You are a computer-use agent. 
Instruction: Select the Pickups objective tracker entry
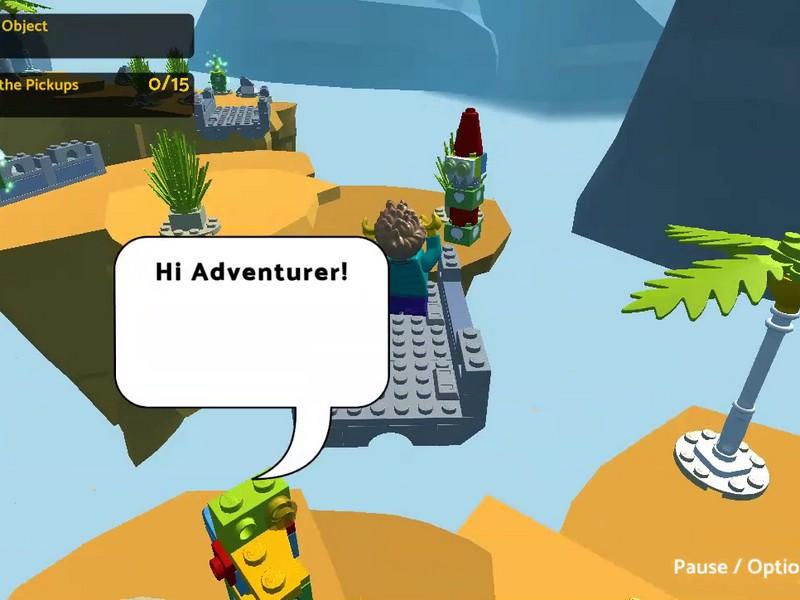(96, 85)
